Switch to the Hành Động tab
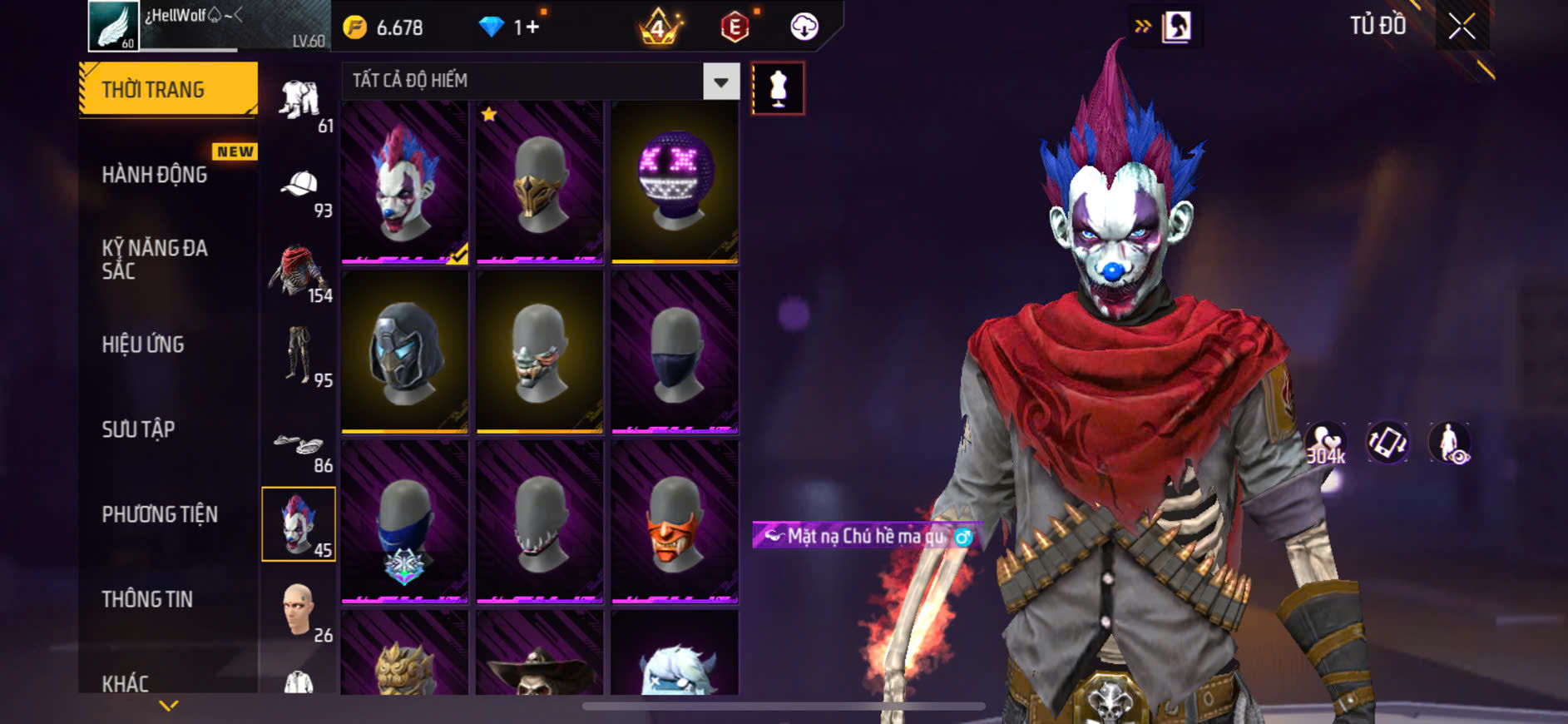 coord(155,175)
